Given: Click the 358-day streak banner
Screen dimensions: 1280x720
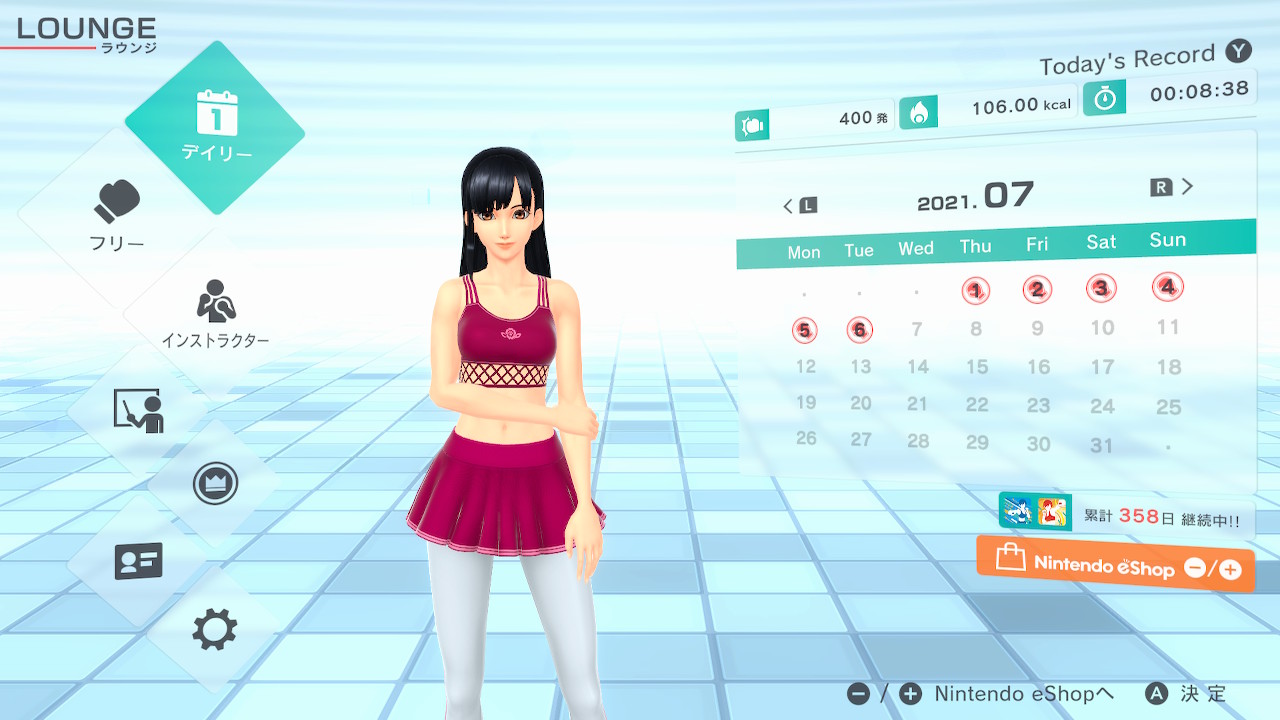Looking at the screenshot, I should click(x=1126, y=516).
